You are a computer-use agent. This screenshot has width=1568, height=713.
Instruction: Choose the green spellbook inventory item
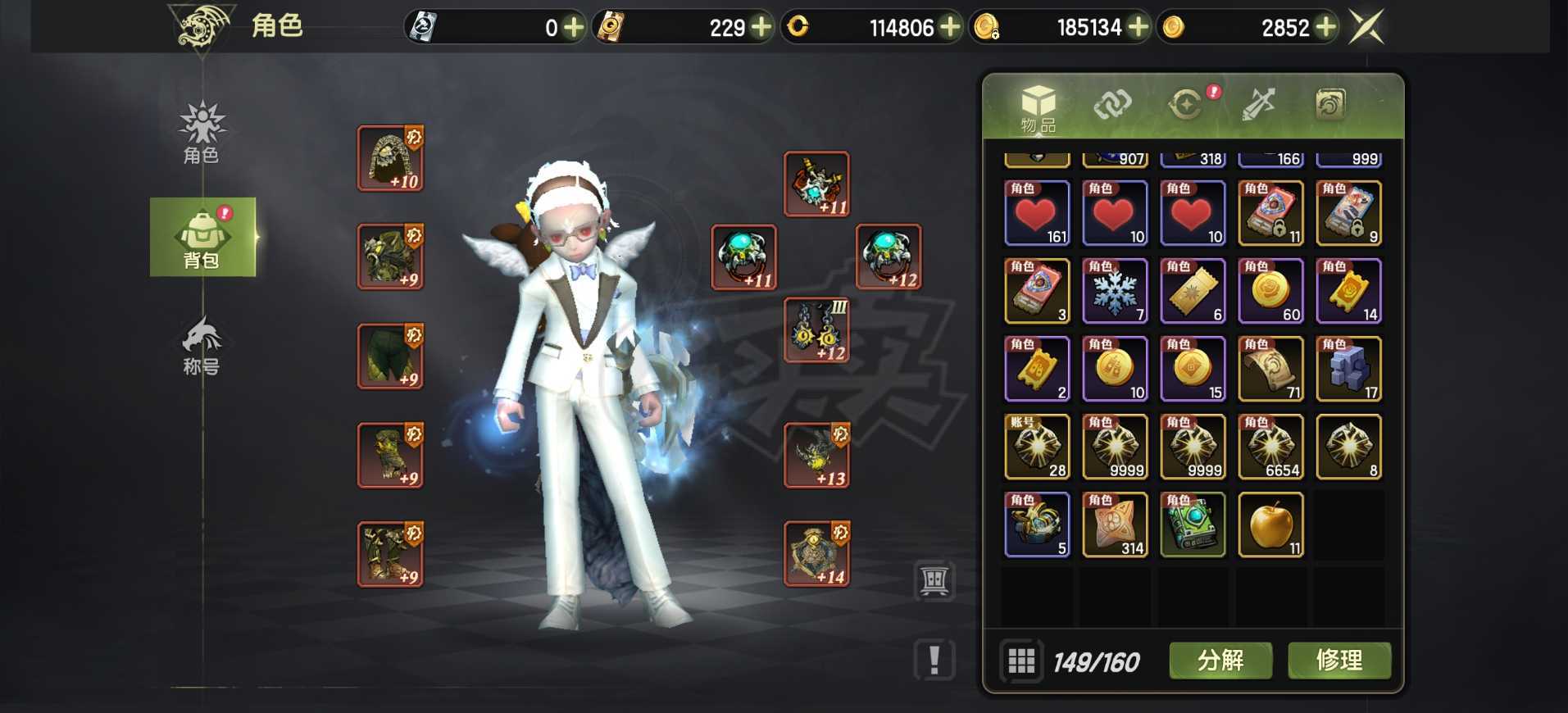click(x=1193, y=525)
